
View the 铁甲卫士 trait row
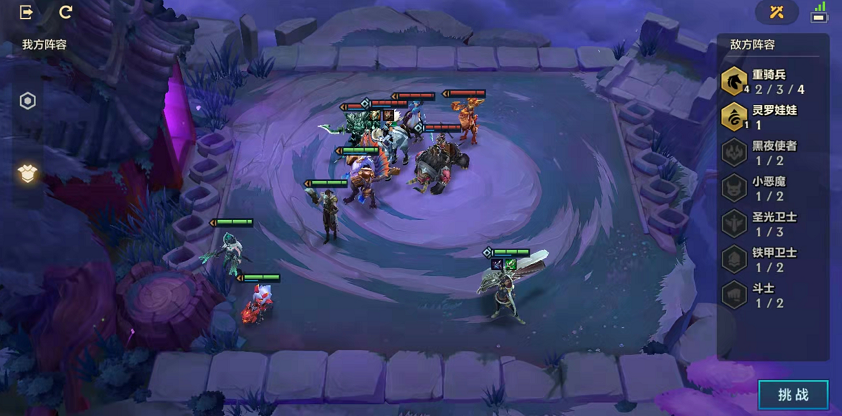(x=770, y=260)
